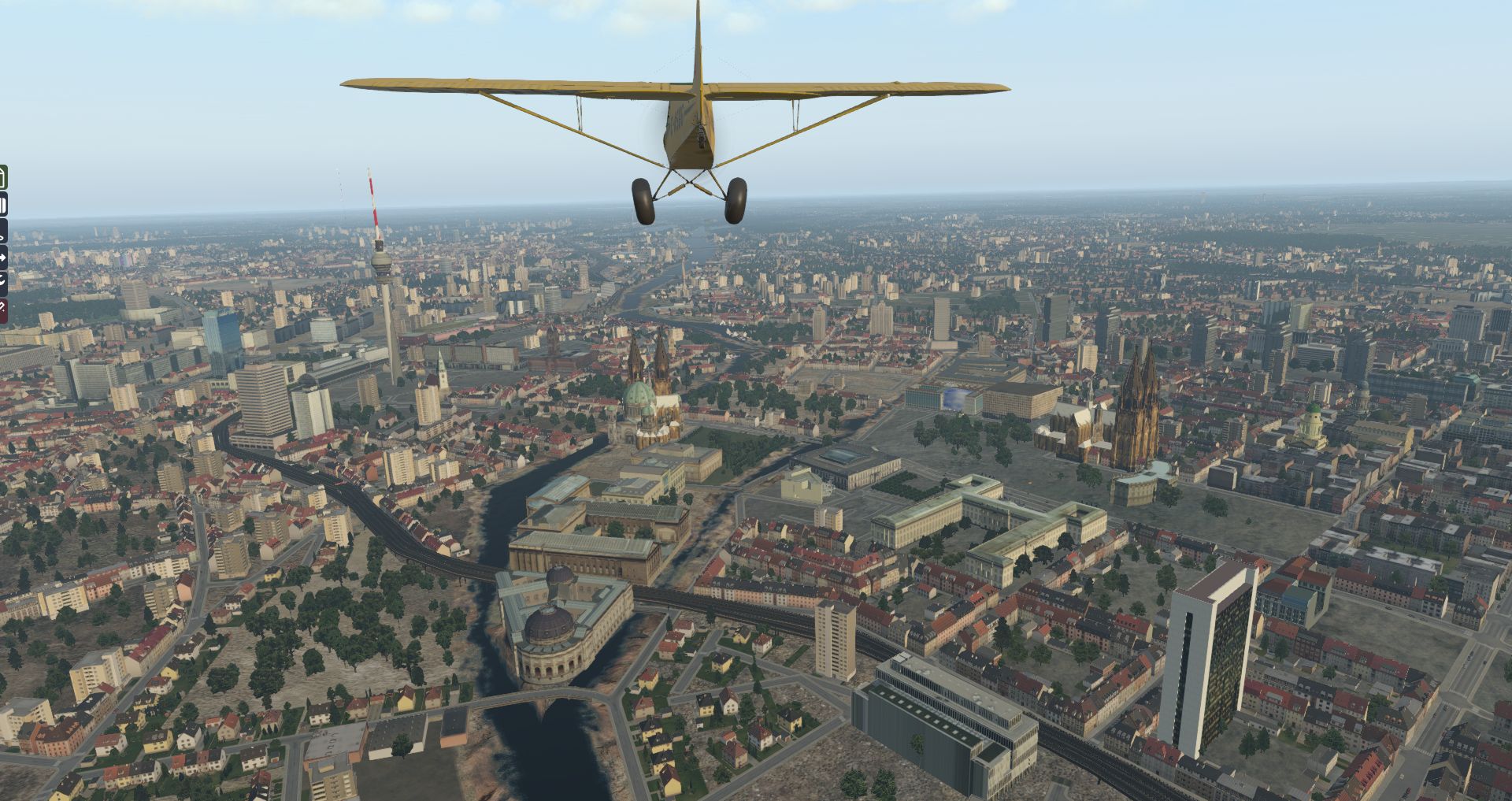
Task: Click the pause bars icon in the sidebar
Action: point(3,206)
